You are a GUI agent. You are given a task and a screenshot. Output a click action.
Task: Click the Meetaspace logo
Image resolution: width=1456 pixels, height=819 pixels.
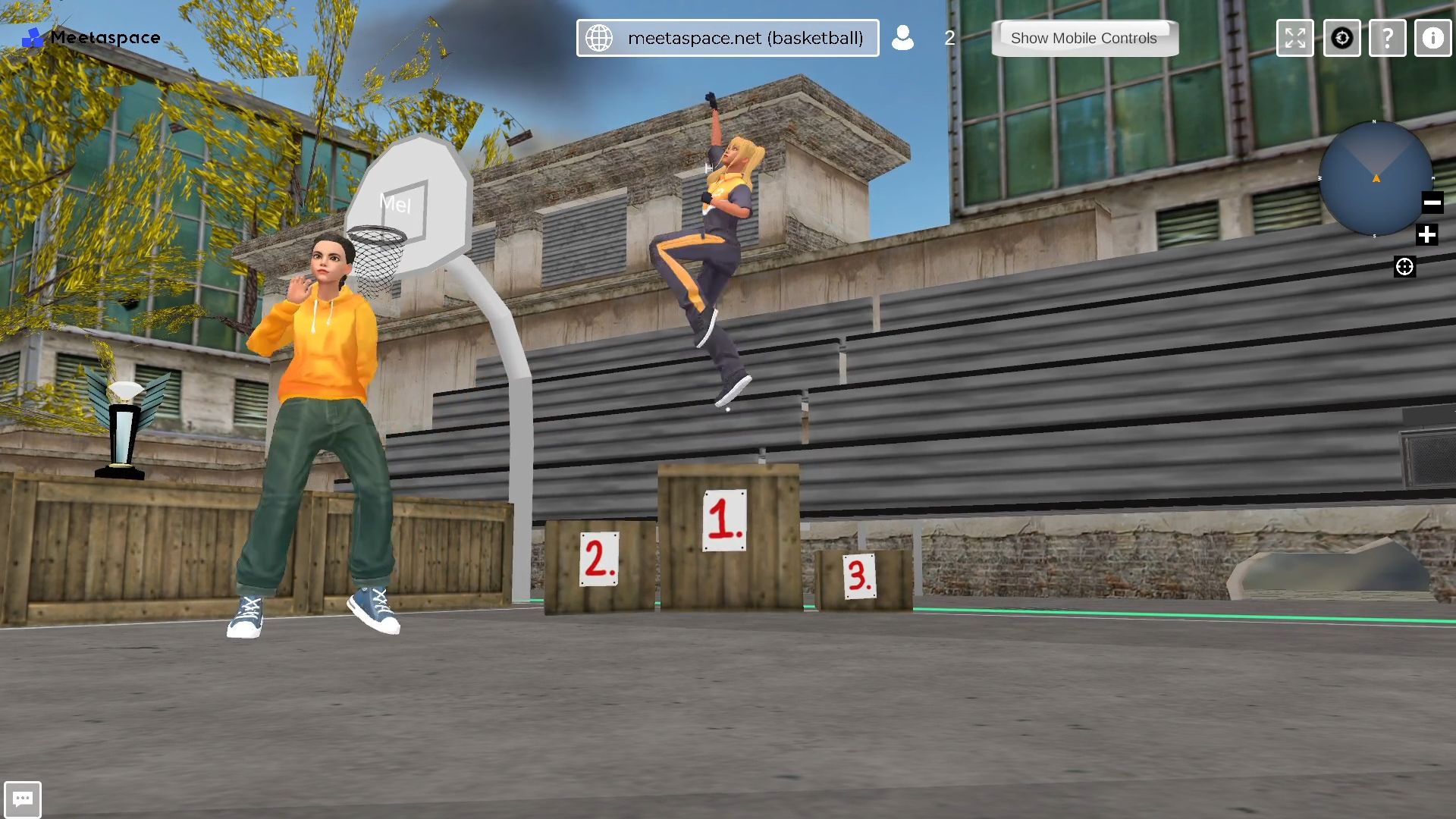coord(89,37)
